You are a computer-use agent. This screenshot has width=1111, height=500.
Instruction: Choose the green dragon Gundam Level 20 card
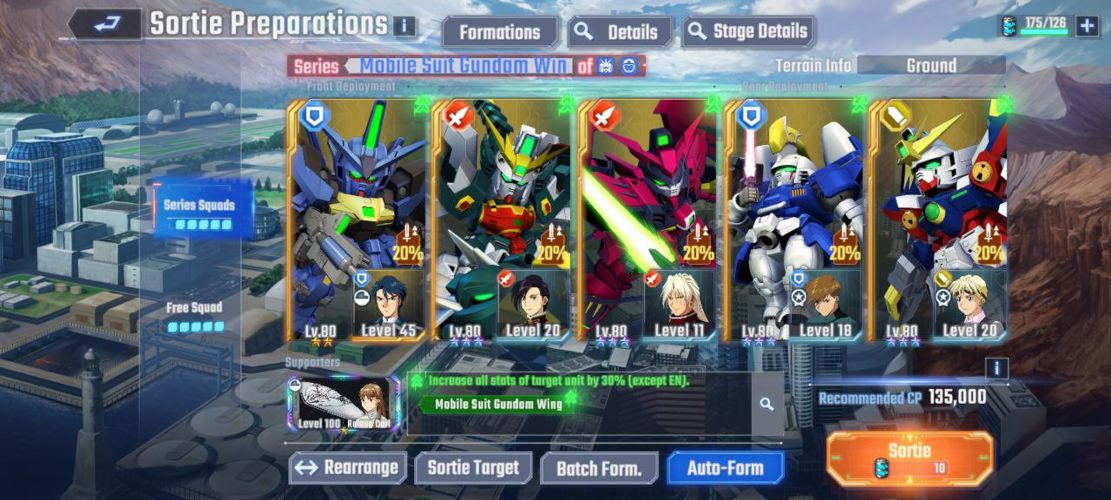click(502, 220)
